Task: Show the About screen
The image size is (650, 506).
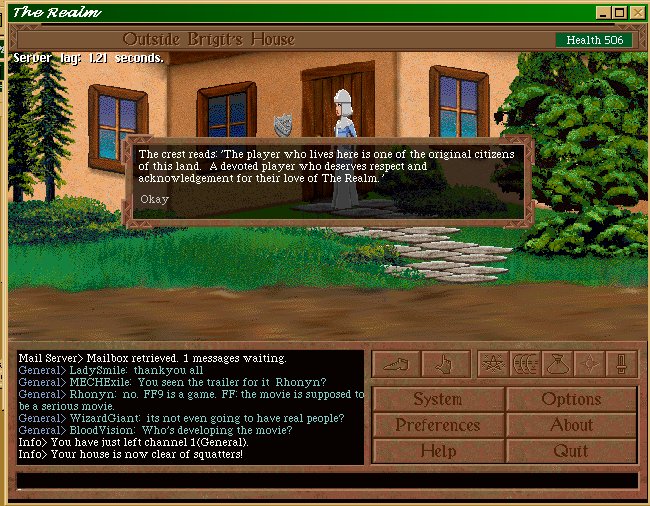Action: tap(571, 424)
